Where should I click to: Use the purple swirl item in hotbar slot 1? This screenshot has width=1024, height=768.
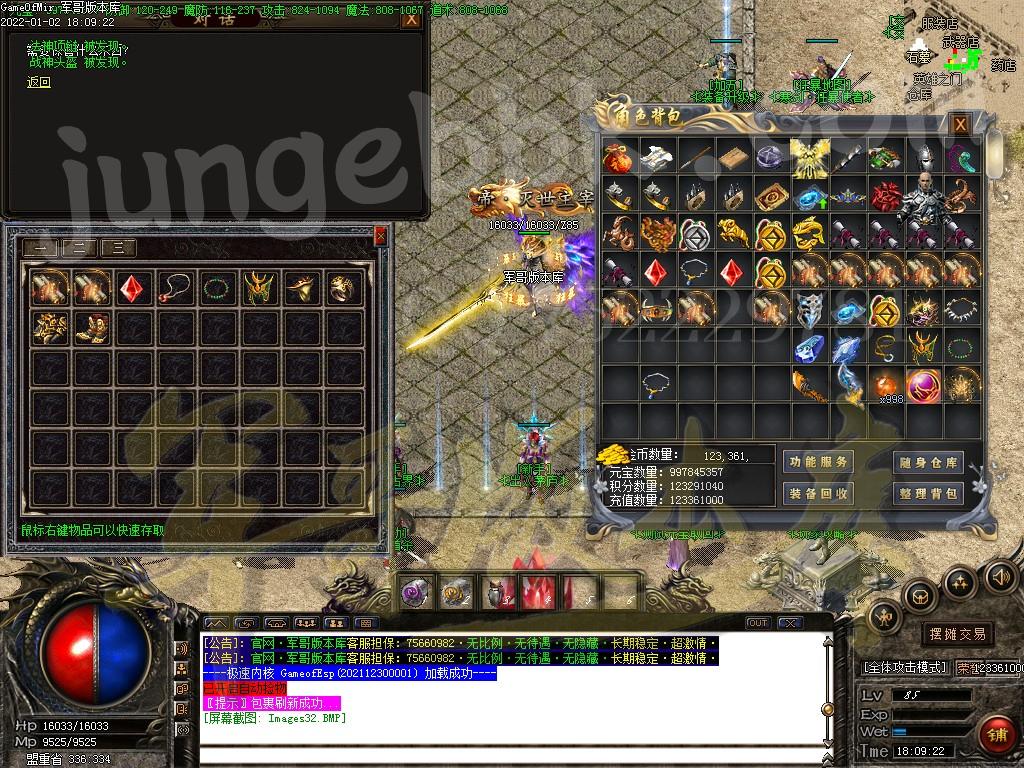click(x=415, y=593)
